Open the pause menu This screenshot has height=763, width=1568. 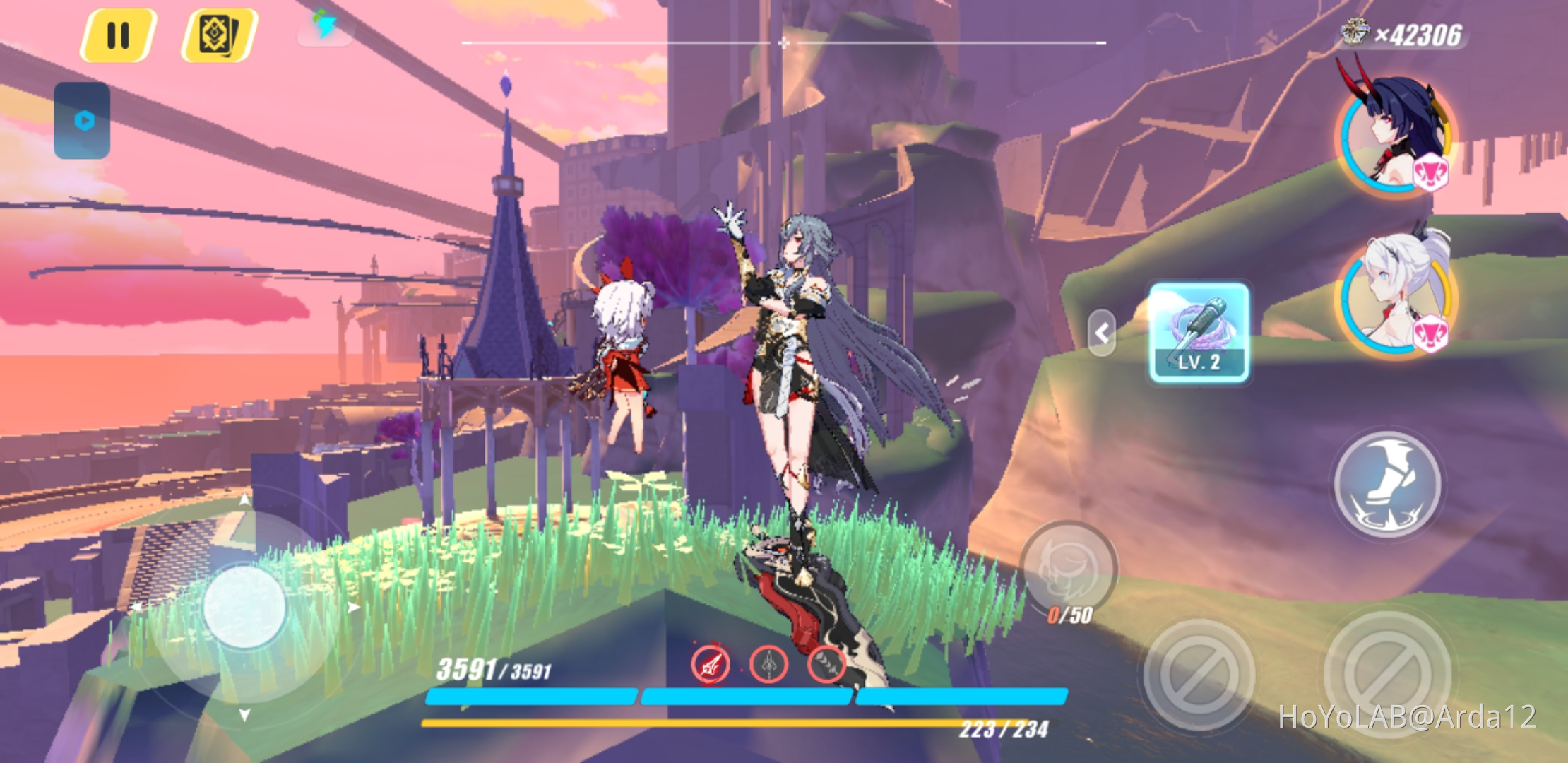click(x=119, y=34)
